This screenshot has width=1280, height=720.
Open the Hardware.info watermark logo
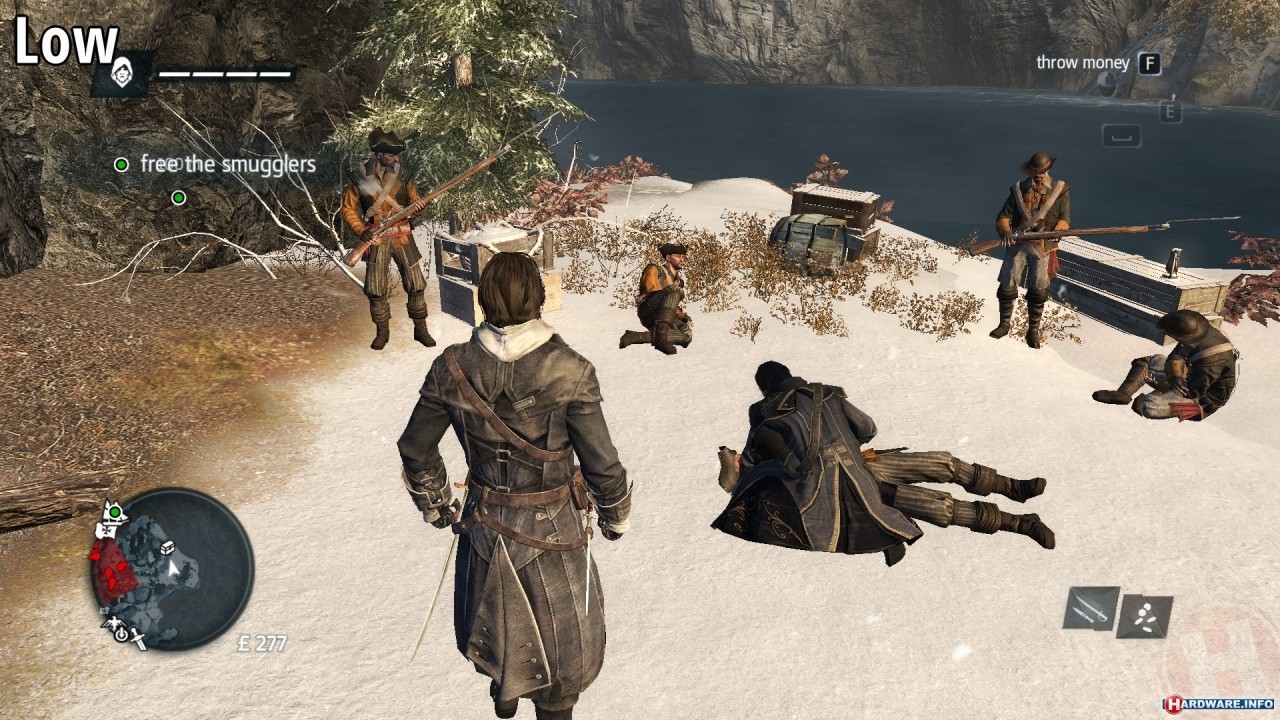[1217, 703]
